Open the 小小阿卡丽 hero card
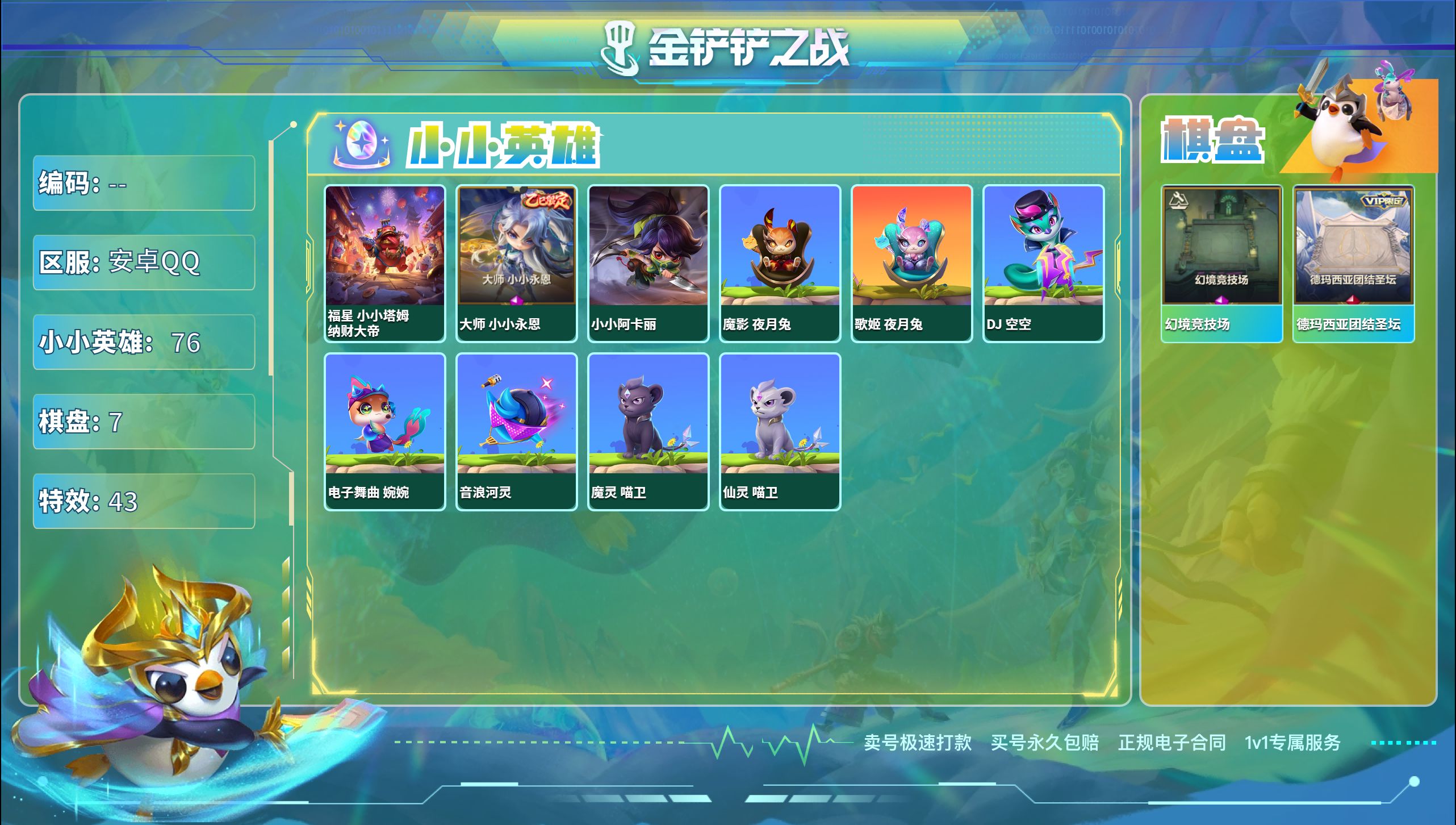This screenshot has width=1456, height=825. 648,263
